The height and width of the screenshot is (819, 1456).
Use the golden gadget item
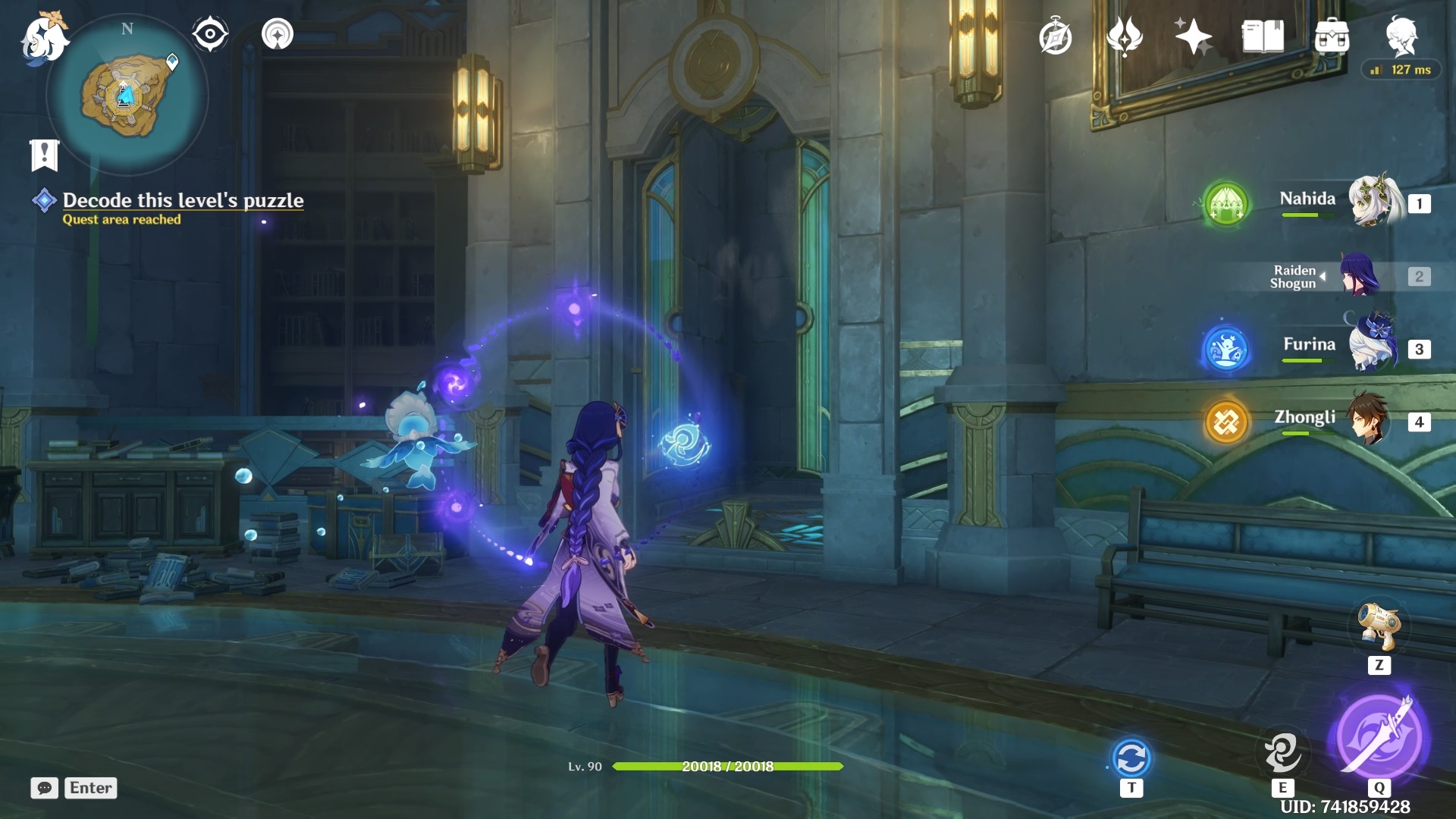[1379, 626]
